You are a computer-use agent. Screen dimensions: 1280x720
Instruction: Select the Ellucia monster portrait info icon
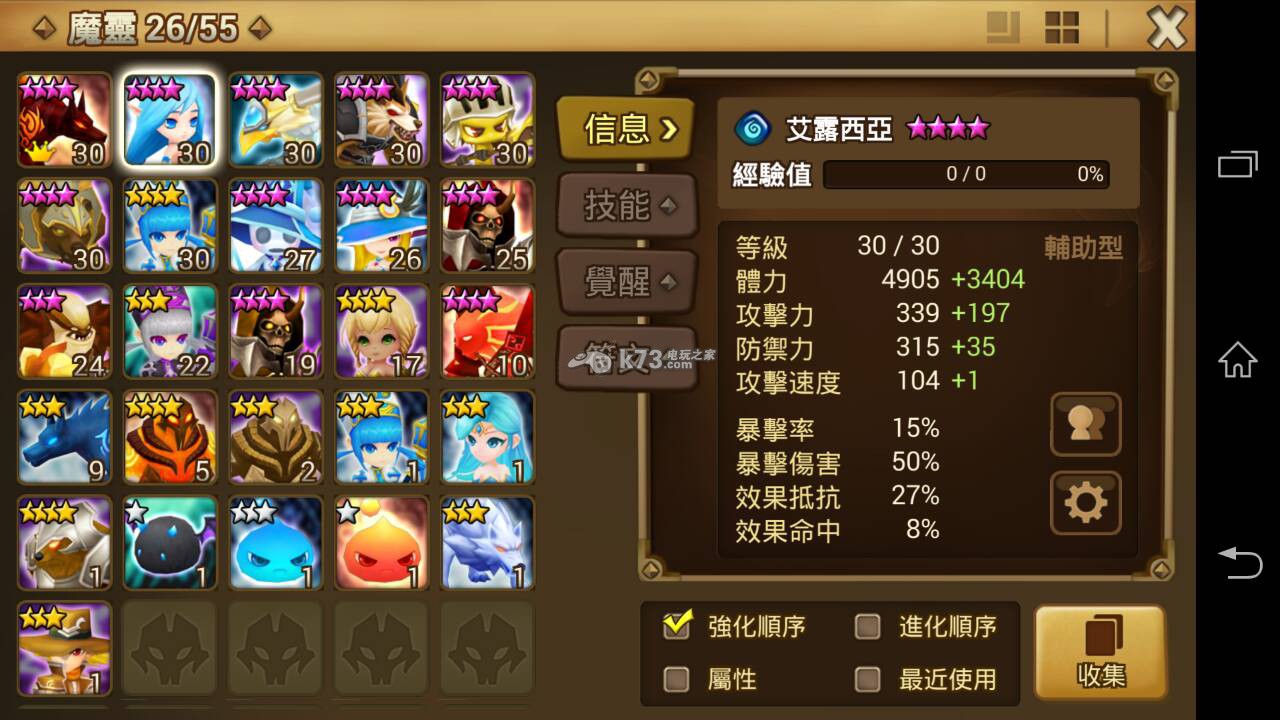pyautogui.click(x=170, y=120)
